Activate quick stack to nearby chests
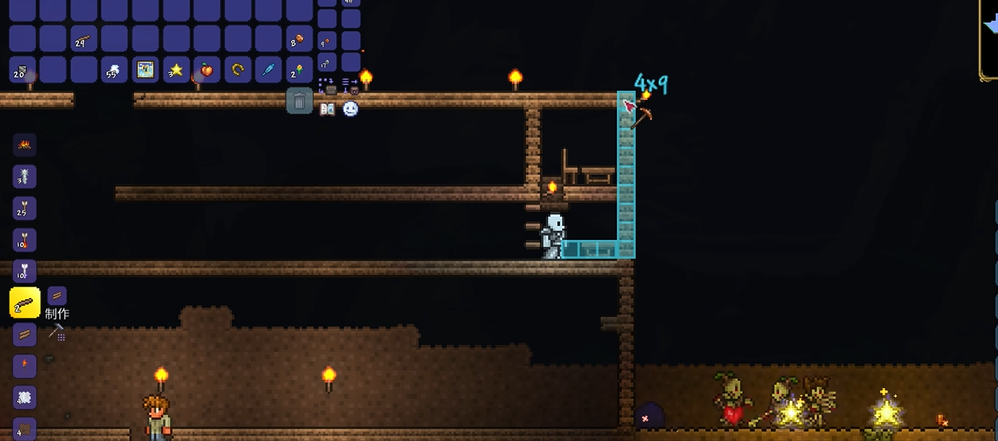The image size is (998, 441). (x=327, y=84)
